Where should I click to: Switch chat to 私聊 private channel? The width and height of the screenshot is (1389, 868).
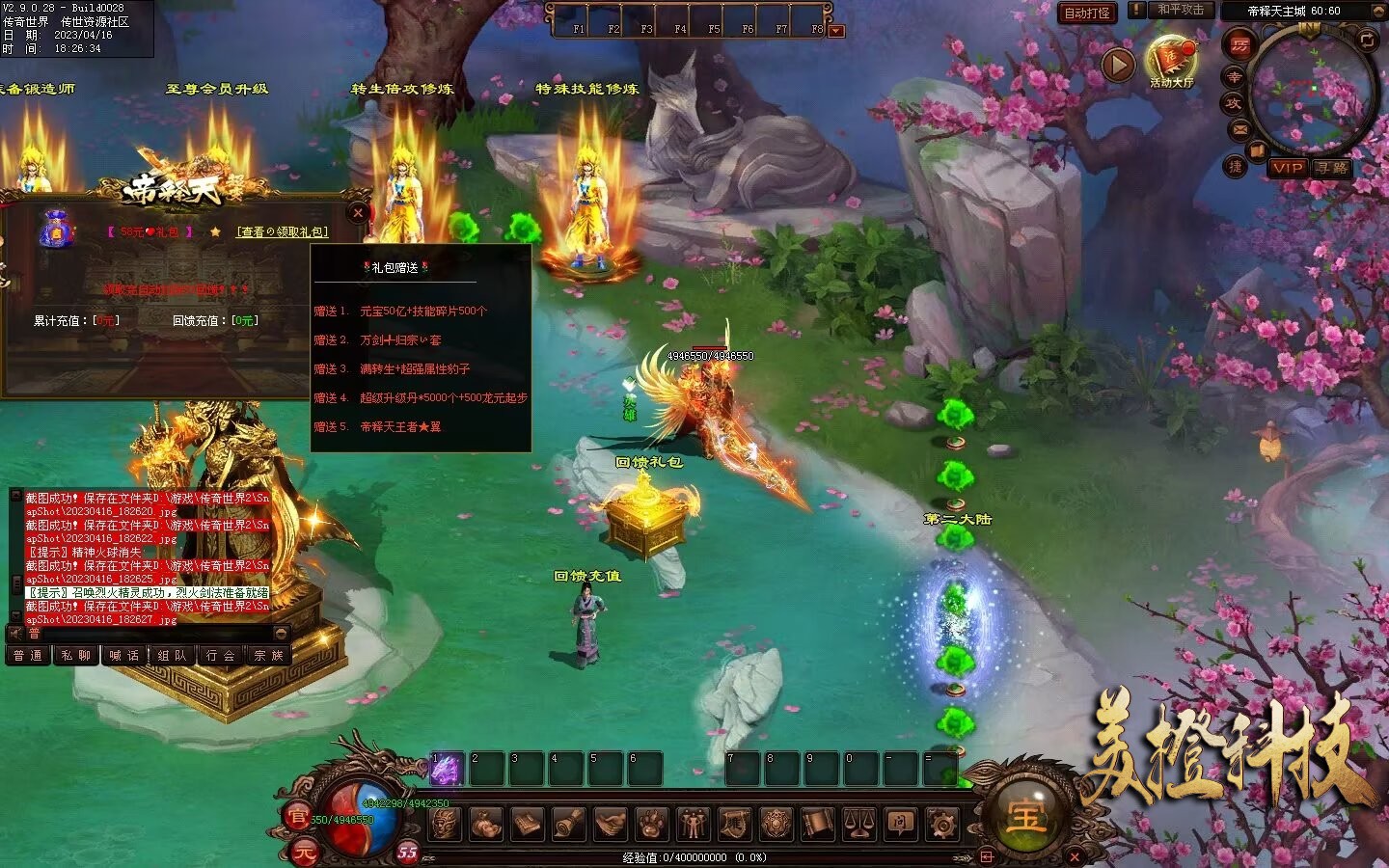click(75, 655)
